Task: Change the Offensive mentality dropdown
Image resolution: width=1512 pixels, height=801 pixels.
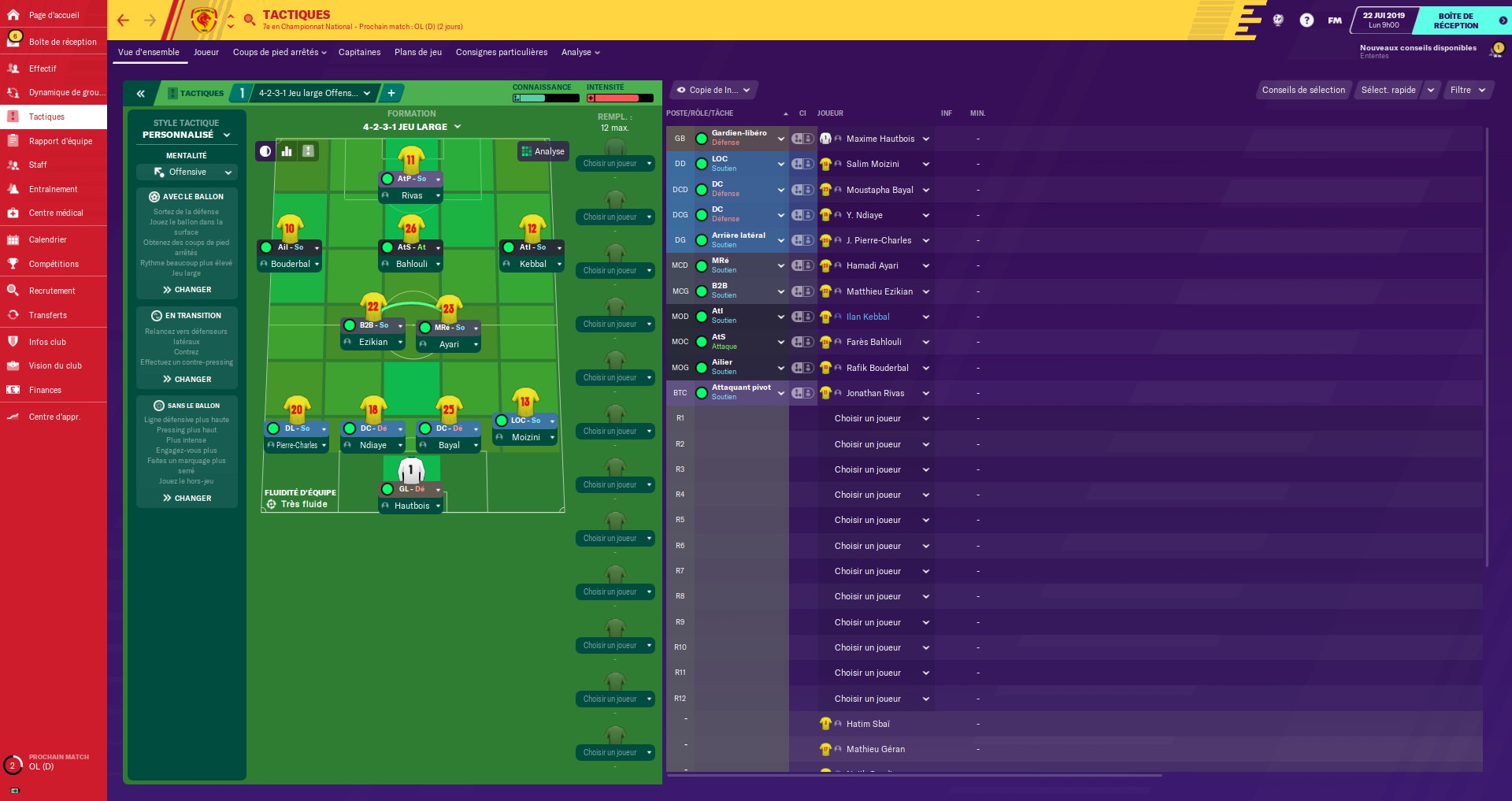Action: [187, 172]
